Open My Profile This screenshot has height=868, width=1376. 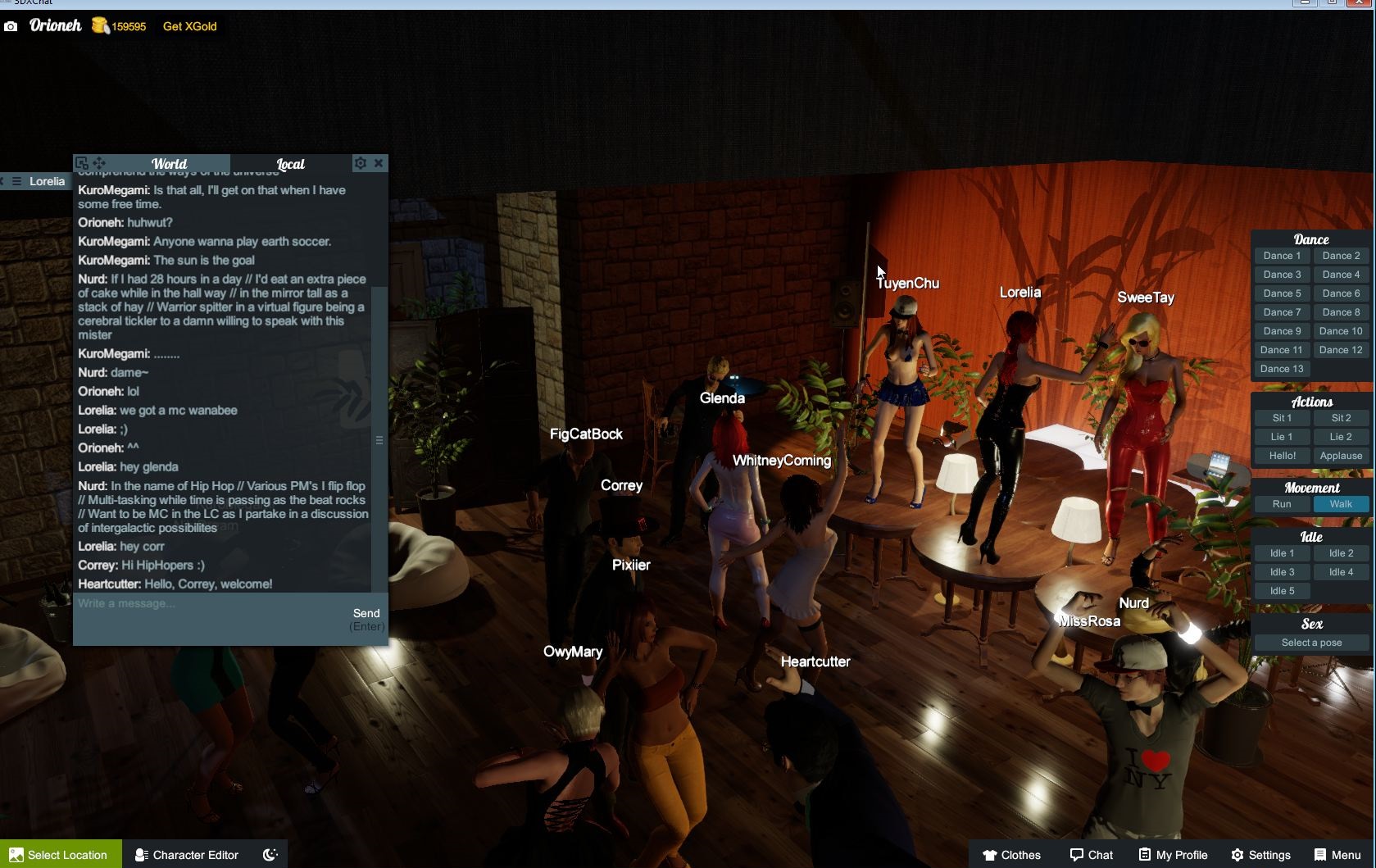point(1173,854)
